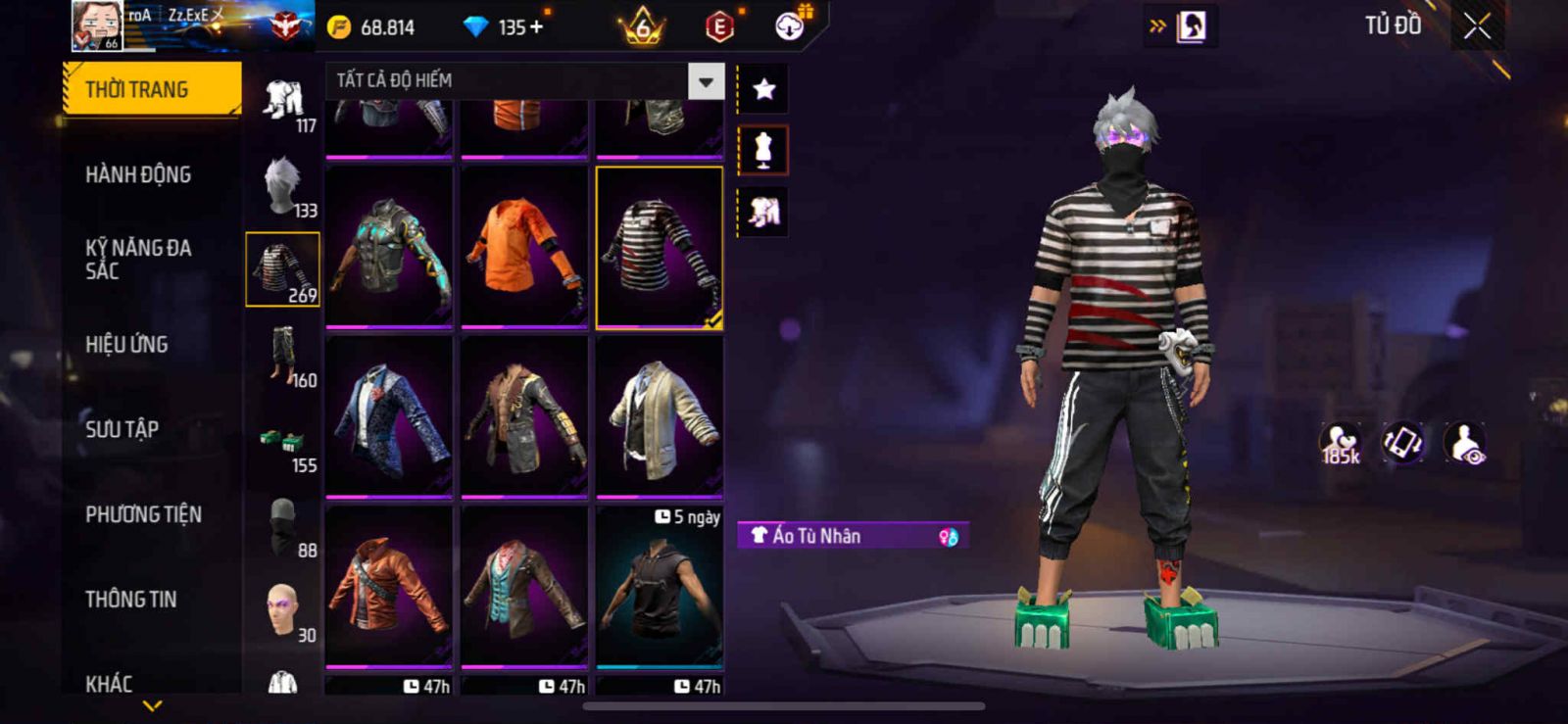
Task: Select the orange prisoner shirt
Action: (x=524, y=247)
